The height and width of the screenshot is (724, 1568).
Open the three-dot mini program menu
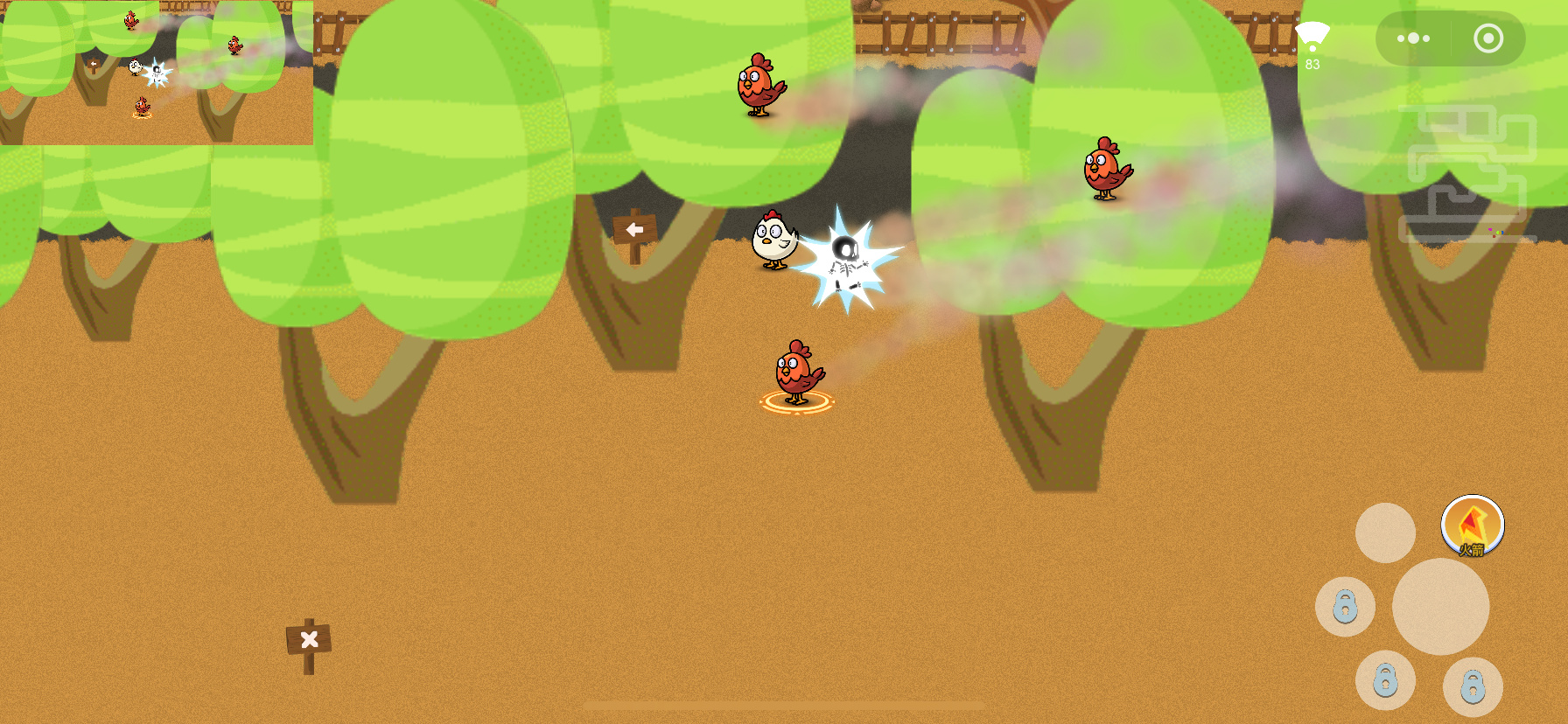[x=1413, y=38]
